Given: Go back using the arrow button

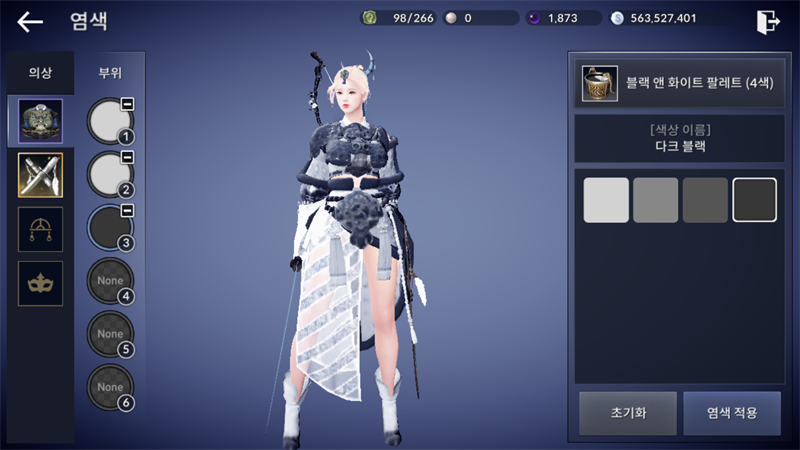Looking at the screenshot, I should [x=30, y=22].
